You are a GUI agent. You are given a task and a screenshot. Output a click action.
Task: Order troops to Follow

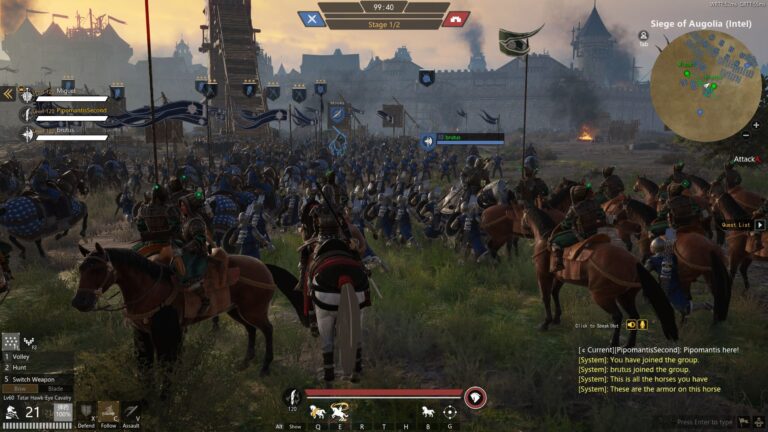[108, 411]
